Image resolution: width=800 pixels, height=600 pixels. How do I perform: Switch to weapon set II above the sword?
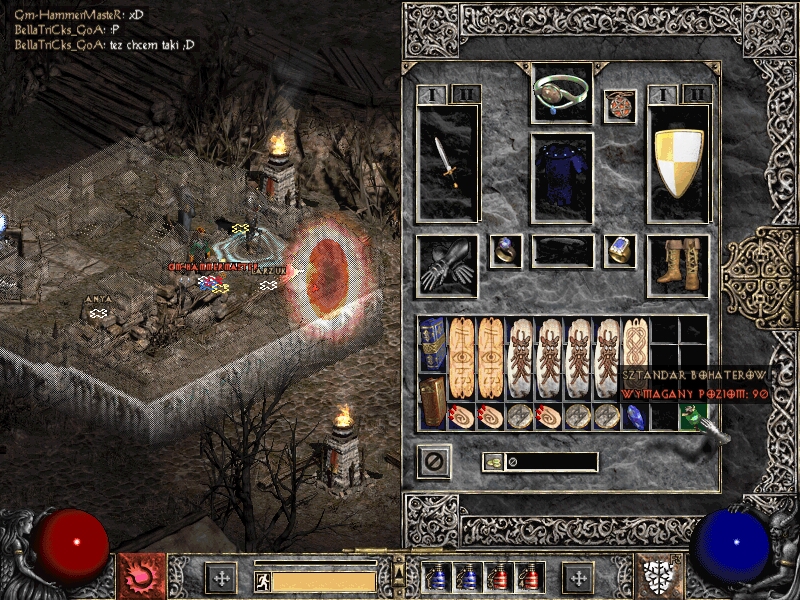click(x=464, y=94)
